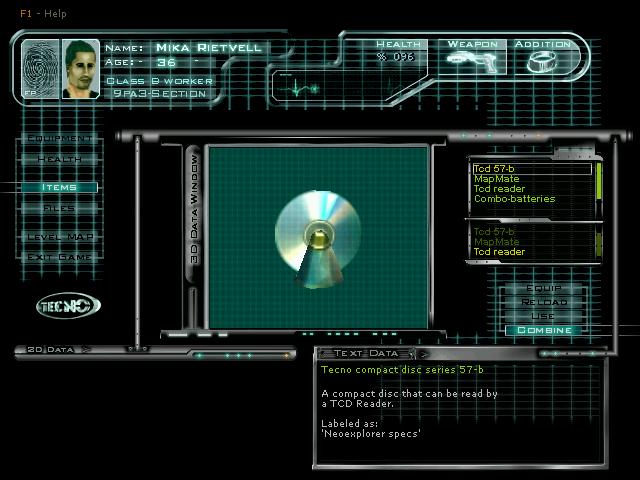Select the Items menu entry
This screenshot has height=480, width=640.
[60, 187]
